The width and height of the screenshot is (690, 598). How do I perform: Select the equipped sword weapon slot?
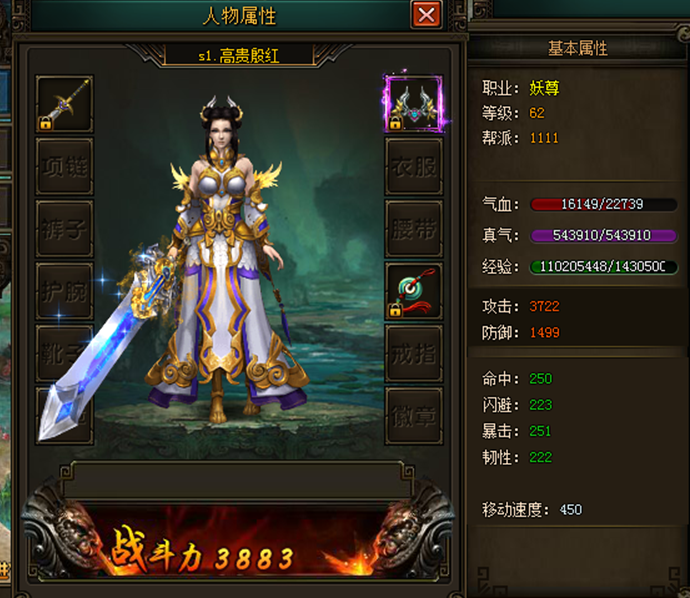tap(64, 104)
